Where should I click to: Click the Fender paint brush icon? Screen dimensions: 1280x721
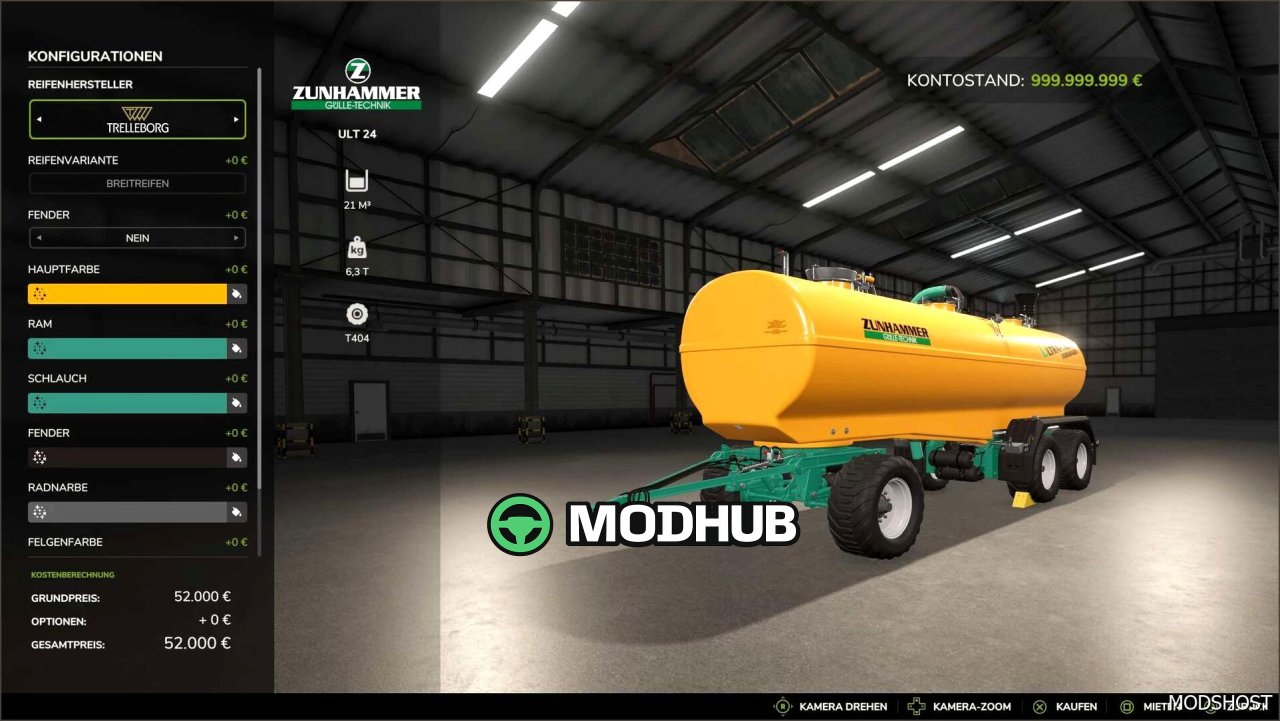tap(237, 457)
